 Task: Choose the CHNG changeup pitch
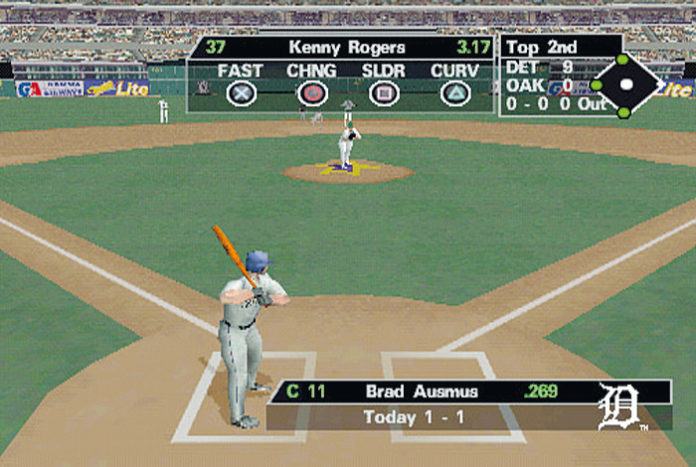(312, 93)
